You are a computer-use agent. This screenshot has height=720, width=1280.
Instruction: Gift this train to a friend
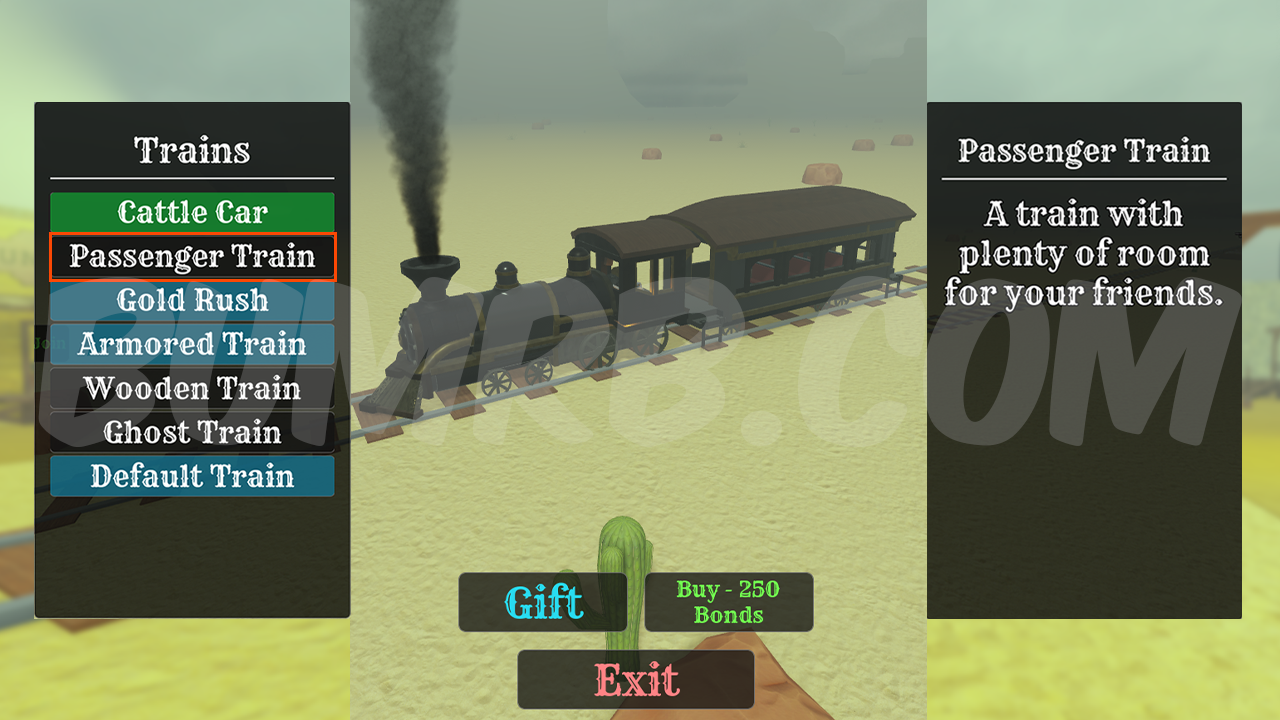point(543,602)
